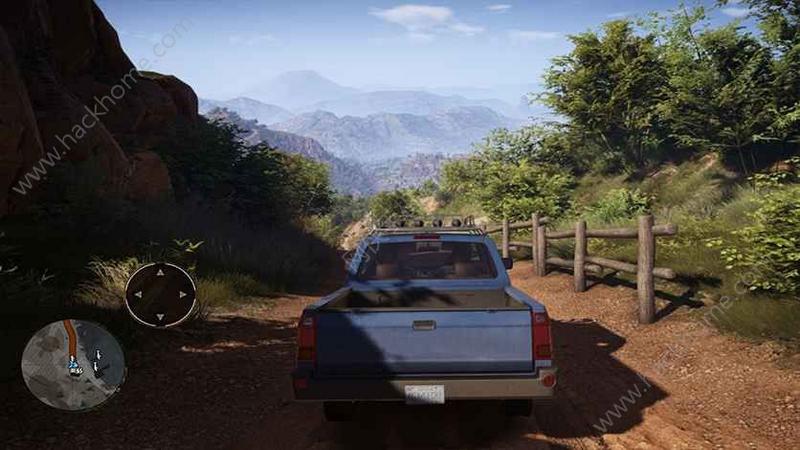Select the left arrow on the direction pad

pos(138,295)
